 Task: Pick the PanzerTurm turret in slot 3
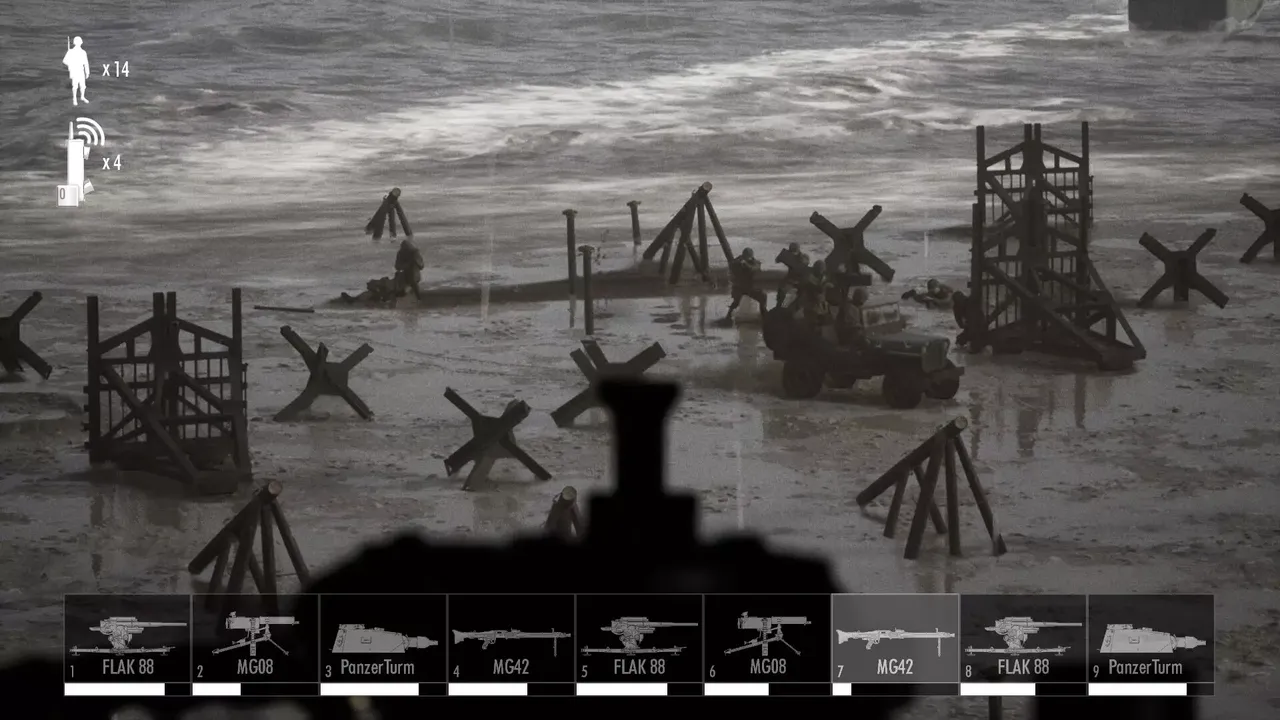[384, 640]
